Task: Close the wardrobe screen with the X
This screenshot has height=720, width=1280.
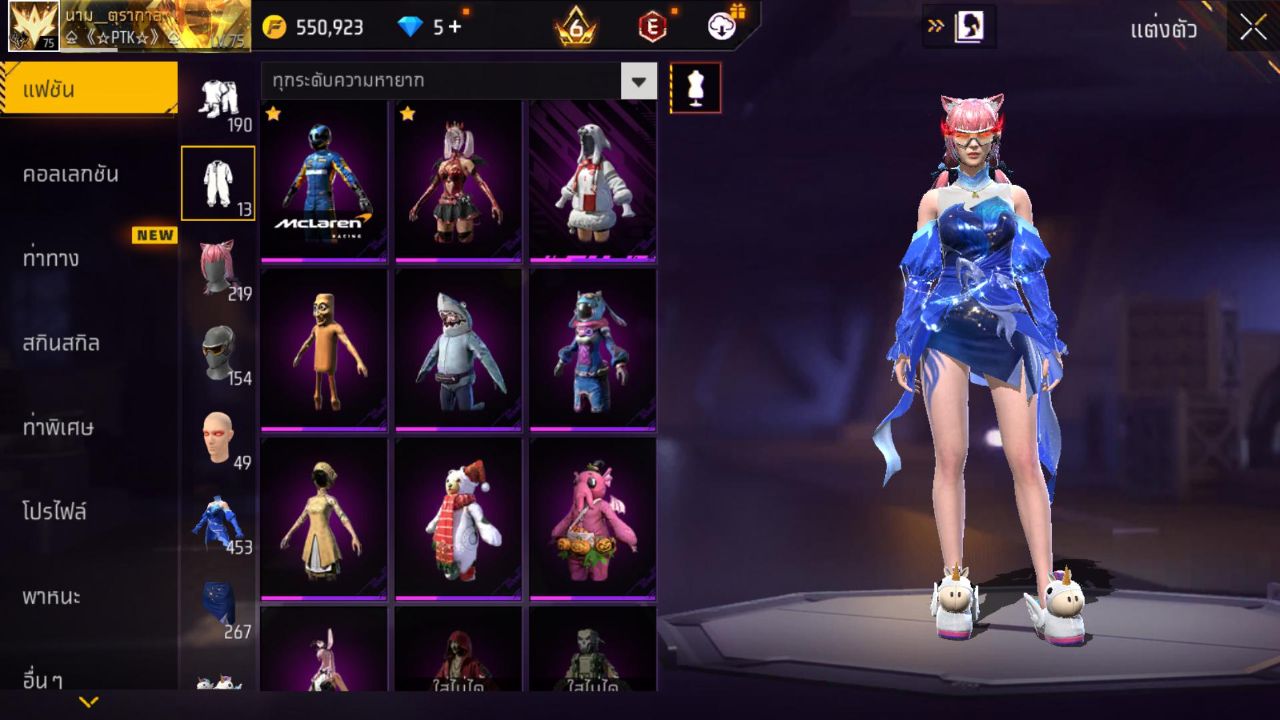Action: pos(1253,28)
